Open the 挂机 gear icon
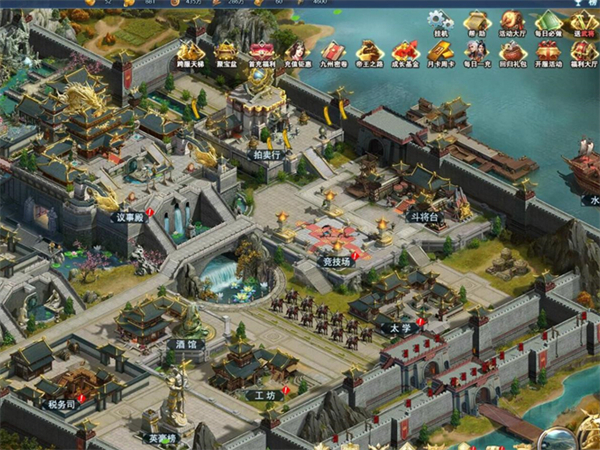The height and width of the screenshot is (450, 600). click(x=440, y=22)
